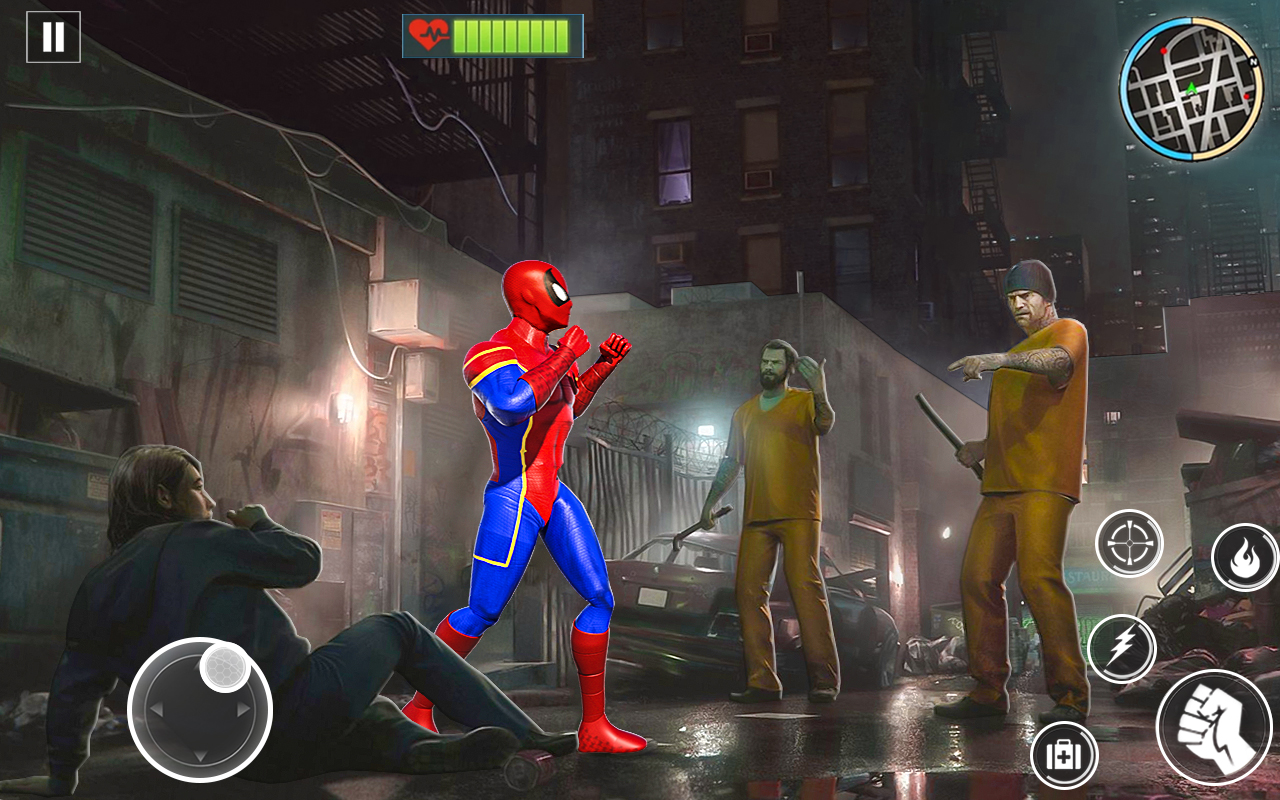The height and width of the screenshot is (800, 1280).
Task: Click the red enemy dot on the minimap
Action: click(1164, 51)
